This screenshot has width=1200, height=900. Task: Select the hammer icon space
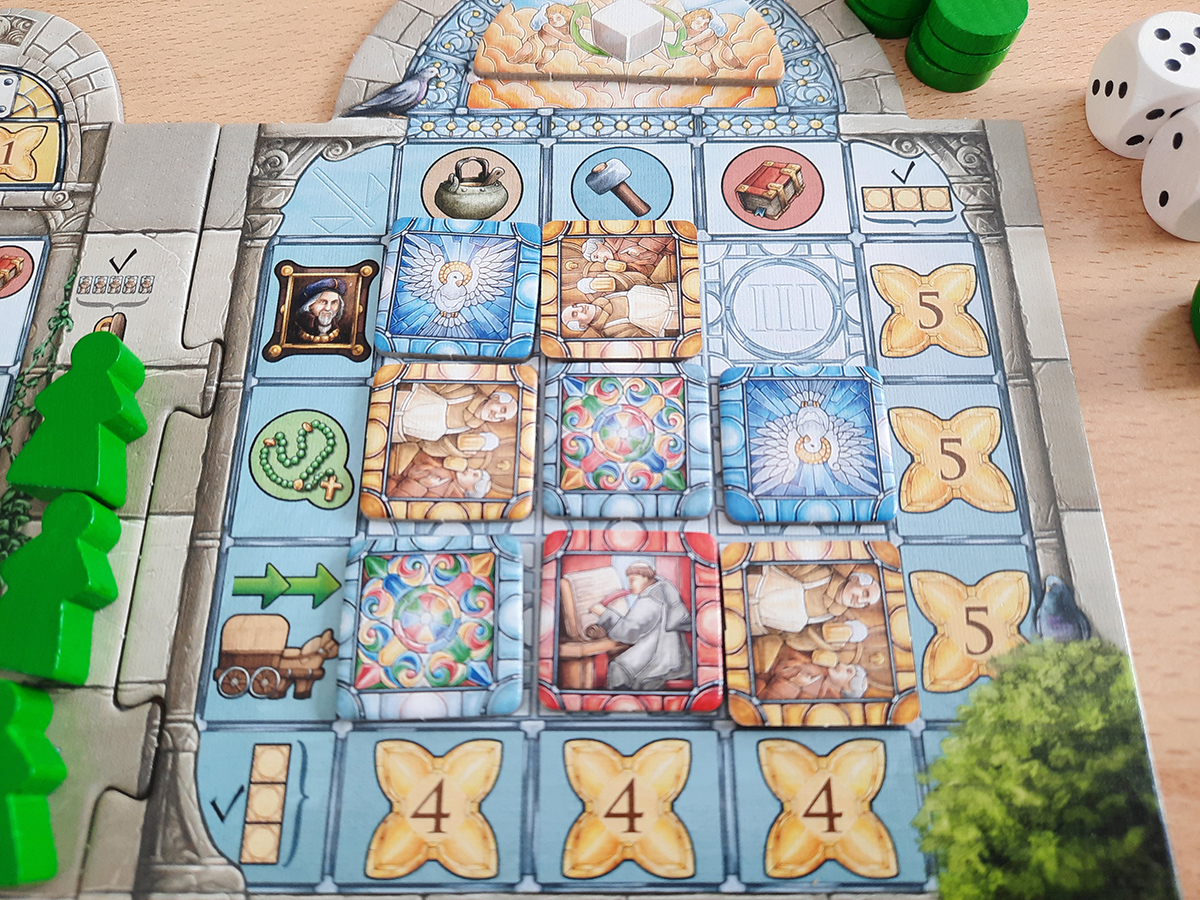click(621, 183)
